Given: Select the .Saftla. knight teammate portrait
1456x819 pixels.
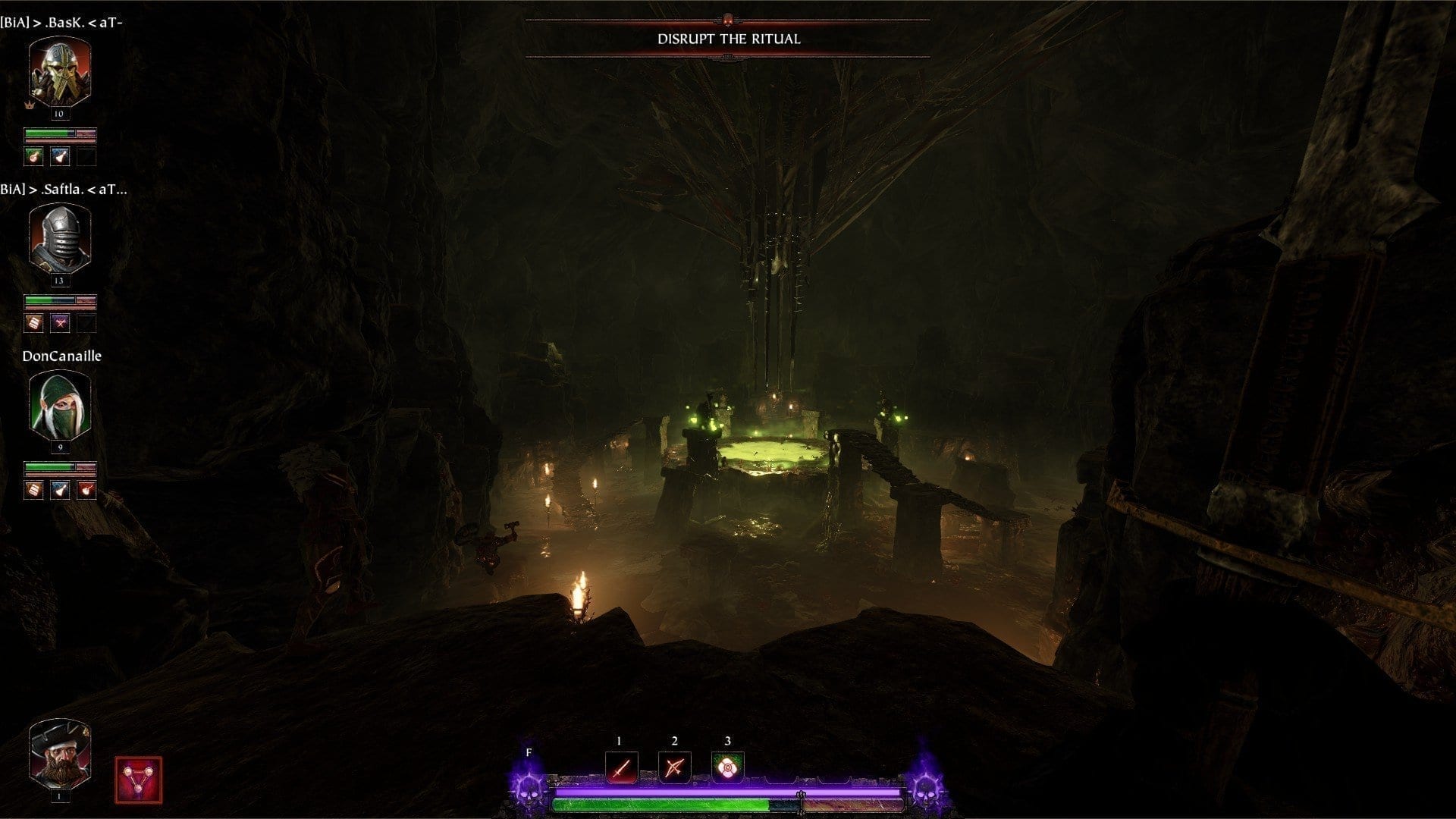Looking at the screenshot, I should click(x=59, y=238).
